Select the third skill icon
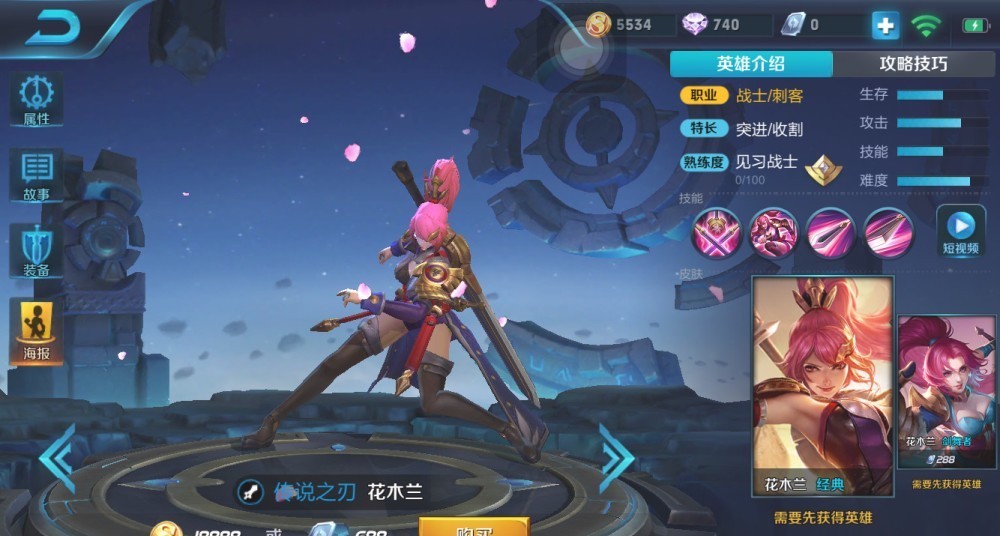This screenshot has width=1000, height=536. (830, 232)
